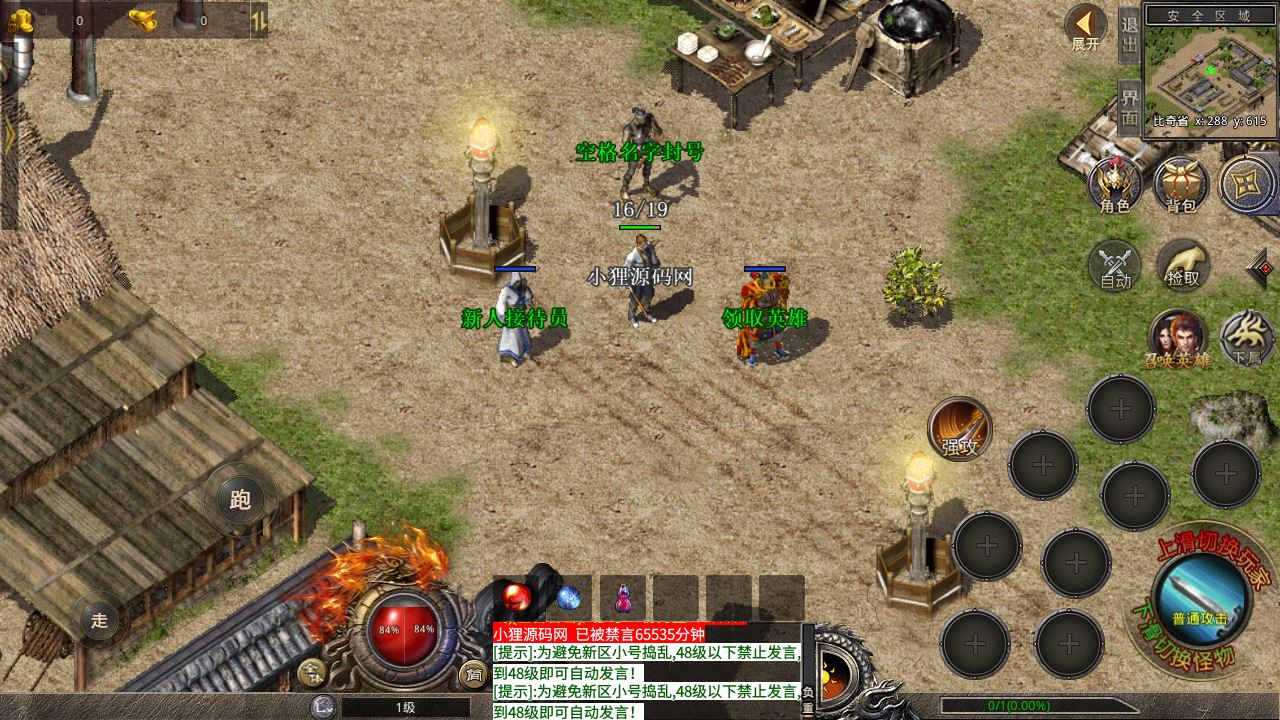Tap the 简 button beside the health orb
Screen dimensions: 1280x720
472,674
